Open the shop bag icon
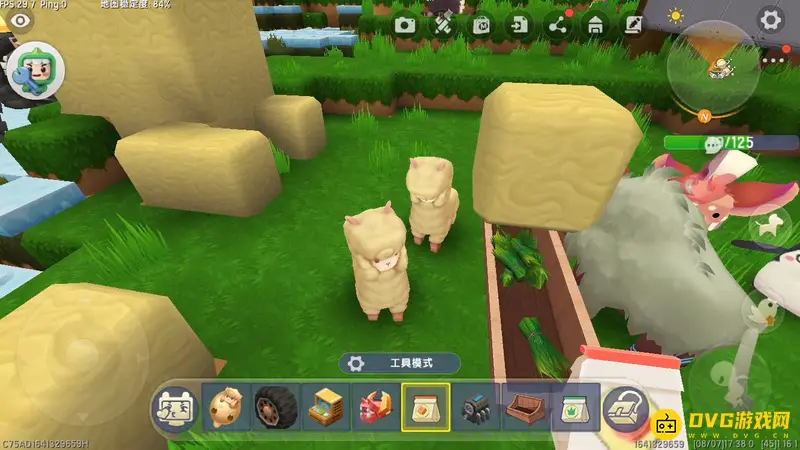 [482, 25]
